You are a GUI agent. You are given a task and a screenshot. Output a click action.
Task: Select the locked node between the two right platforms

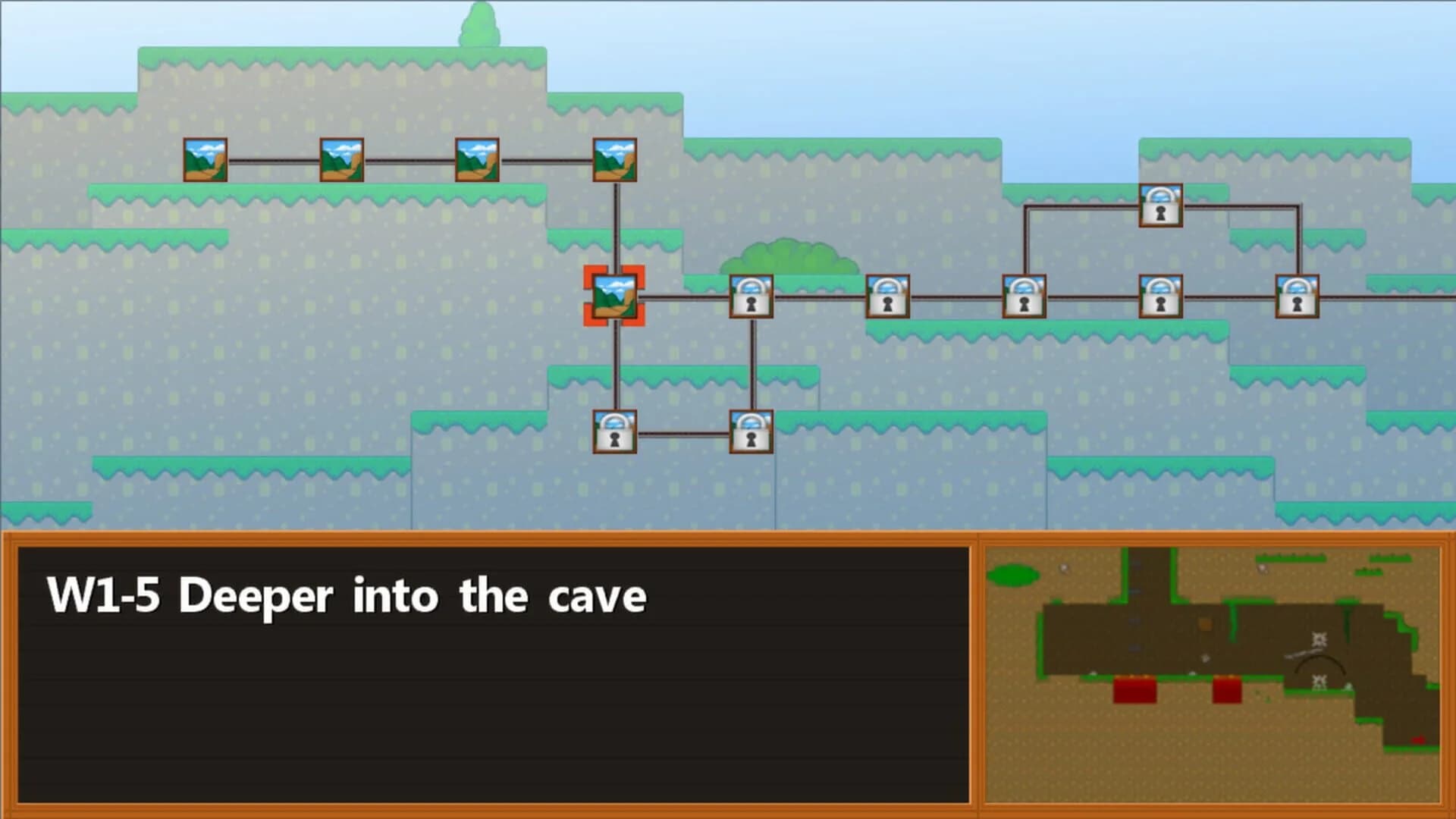(x=1159, y=297)
